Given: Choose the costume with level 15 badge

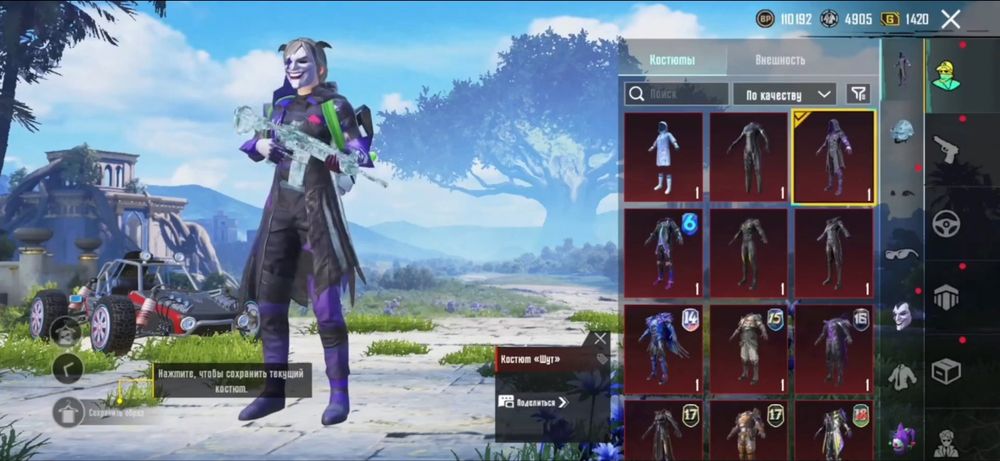Looking at the screenshot, I should 749,348.
